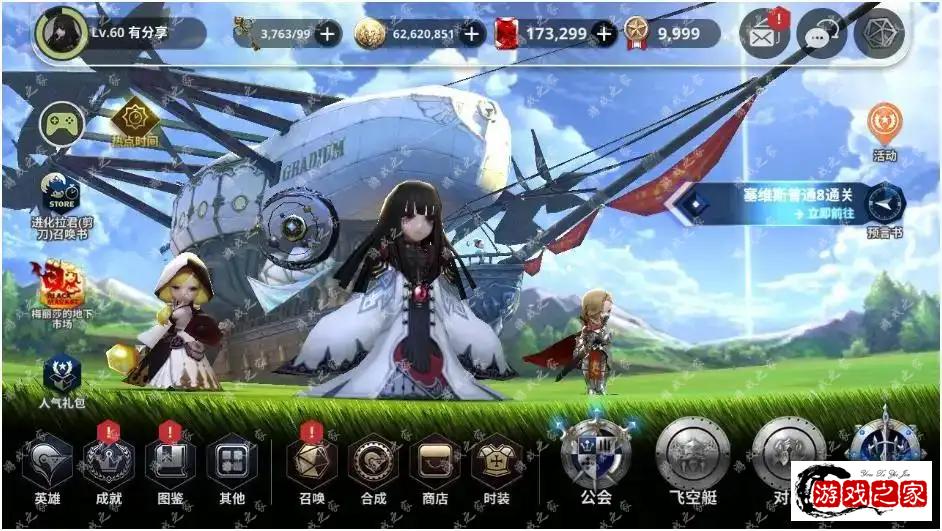Viewport: 942px width, 531px height.
Task: Open the 成就 achievements menu
Action: tap(109, 462)
